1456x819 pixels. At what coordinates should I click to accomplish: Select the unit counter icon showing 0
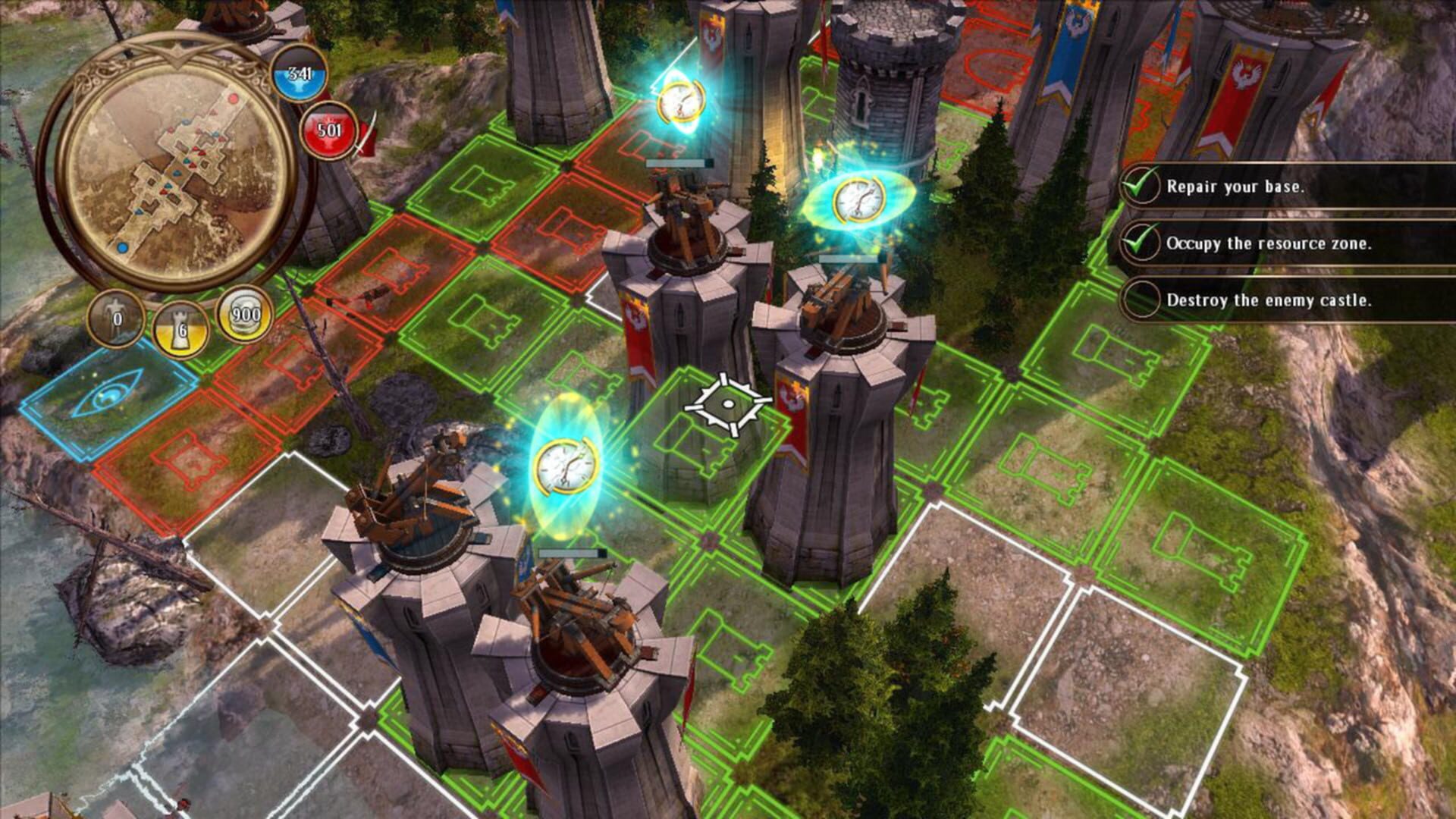pyautogui.click(x=115, y=320)
